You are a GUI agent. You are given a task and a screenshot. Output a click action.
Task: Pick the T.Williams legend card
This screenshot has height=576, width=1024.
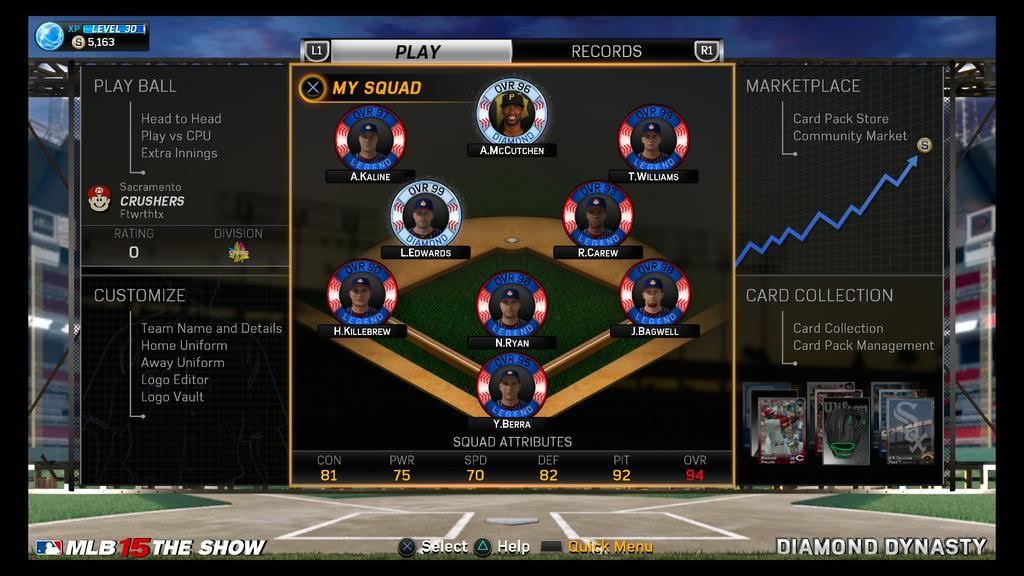653,140
